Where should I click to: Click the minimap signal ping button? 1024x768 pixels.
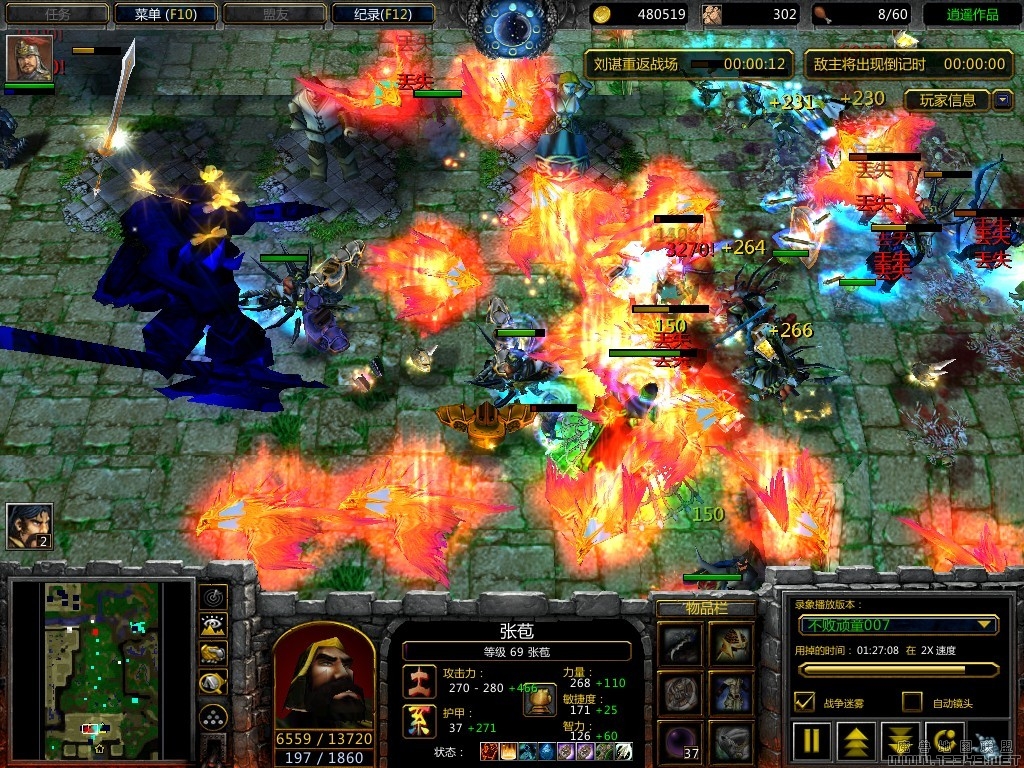[x=213, y=597]
